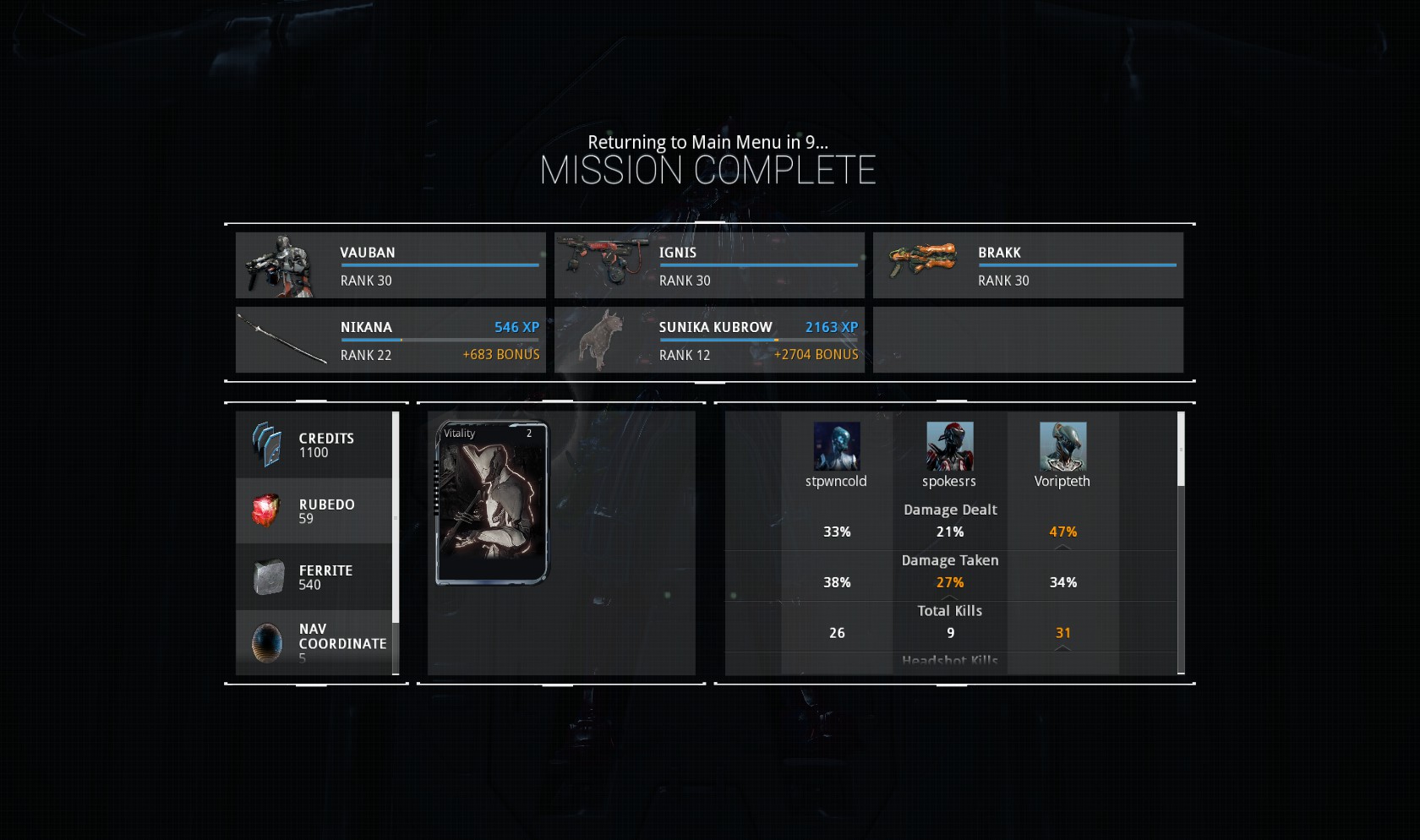Select the Ignis weapon panel
Screen dimensions: 1420x840
(709, 265)
